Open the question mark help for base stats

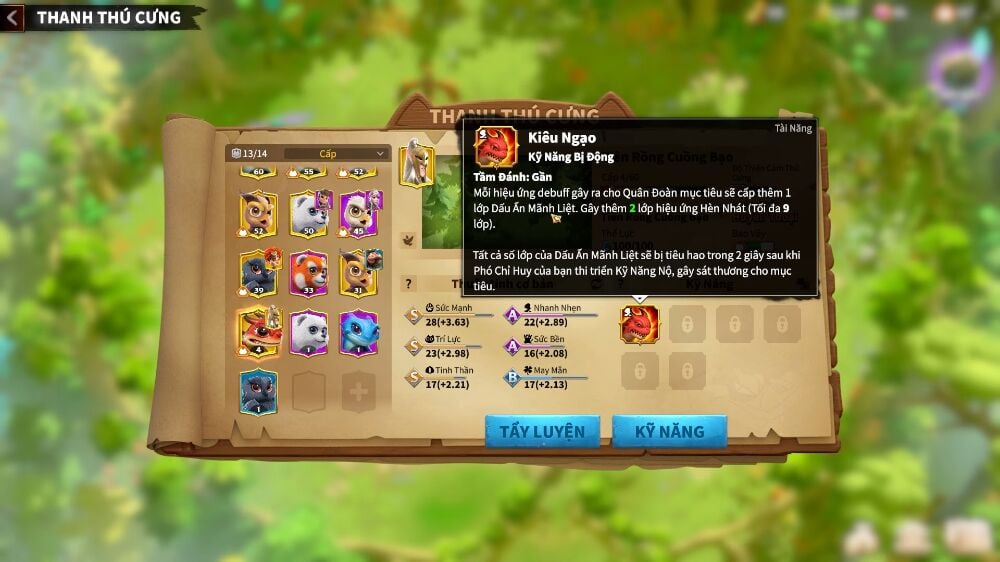click(x=408, y=284)
